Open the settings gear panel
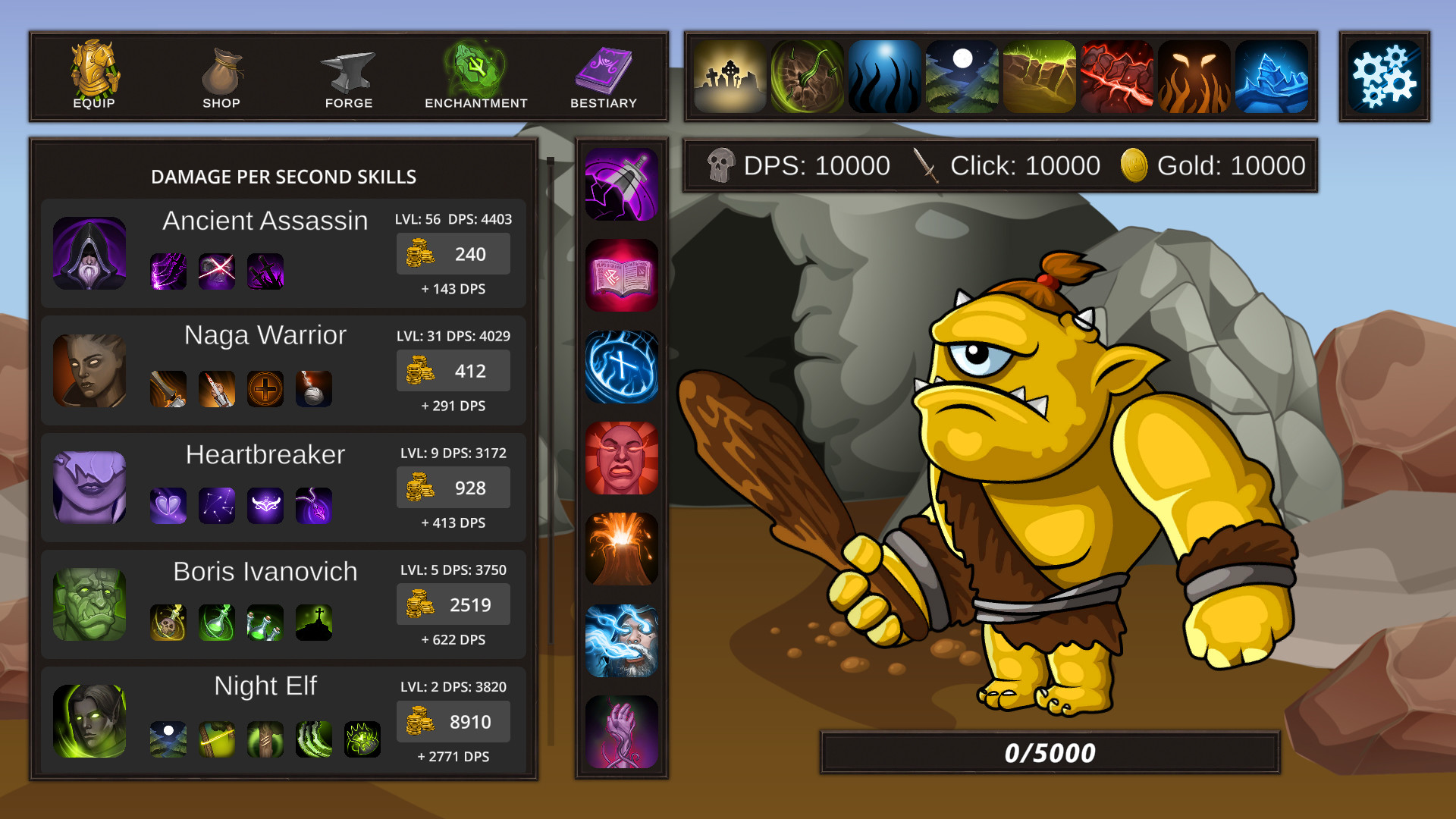Viewport: 1456px width, 819px height. coord(1387,76)
